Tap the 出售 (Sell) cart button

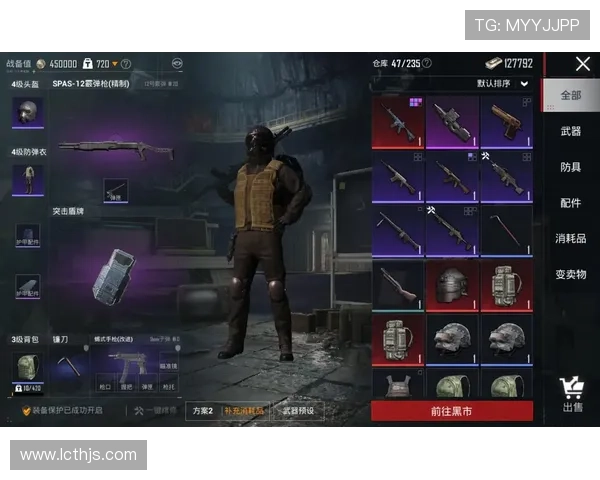coord(572,395)
